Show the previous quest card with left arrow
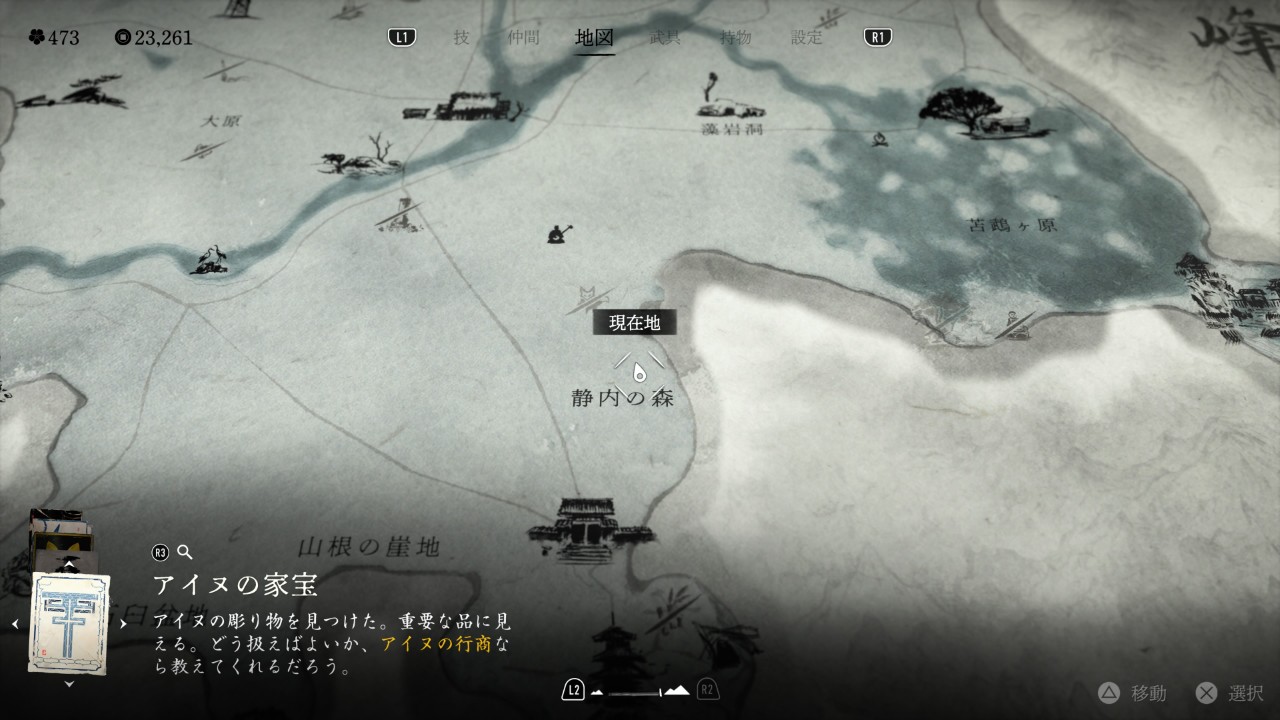The width and height of the screenshot is (1280, 720). (15, 623)
